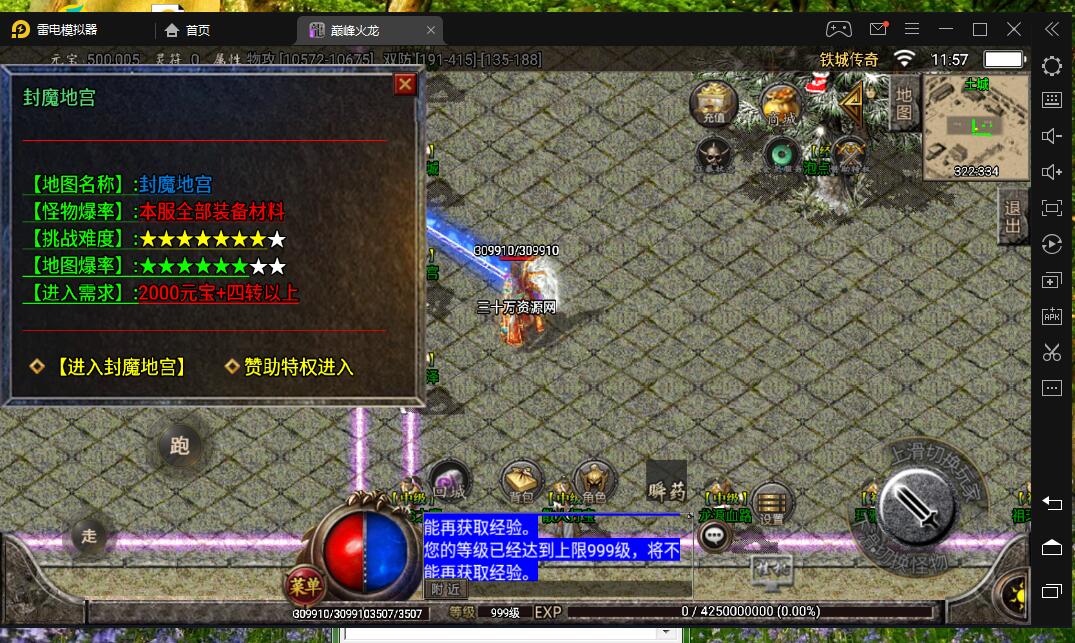This screenshot has width=1075, height=643.
Task: Open the 地图 map button
Action: pos(903,101)
